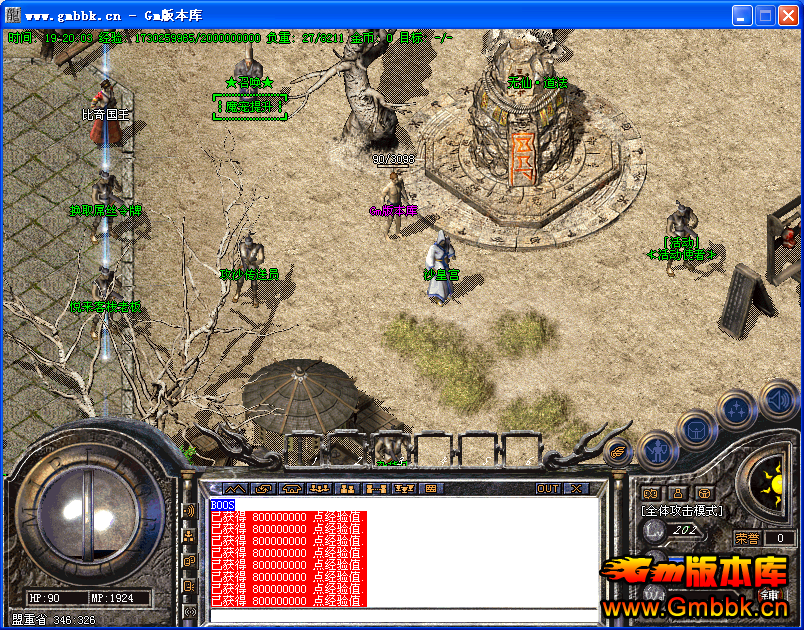Screen dimensions: 804x630
Task: Open the grid-icon chat toolbar button
Action: [x=432, y=489]
